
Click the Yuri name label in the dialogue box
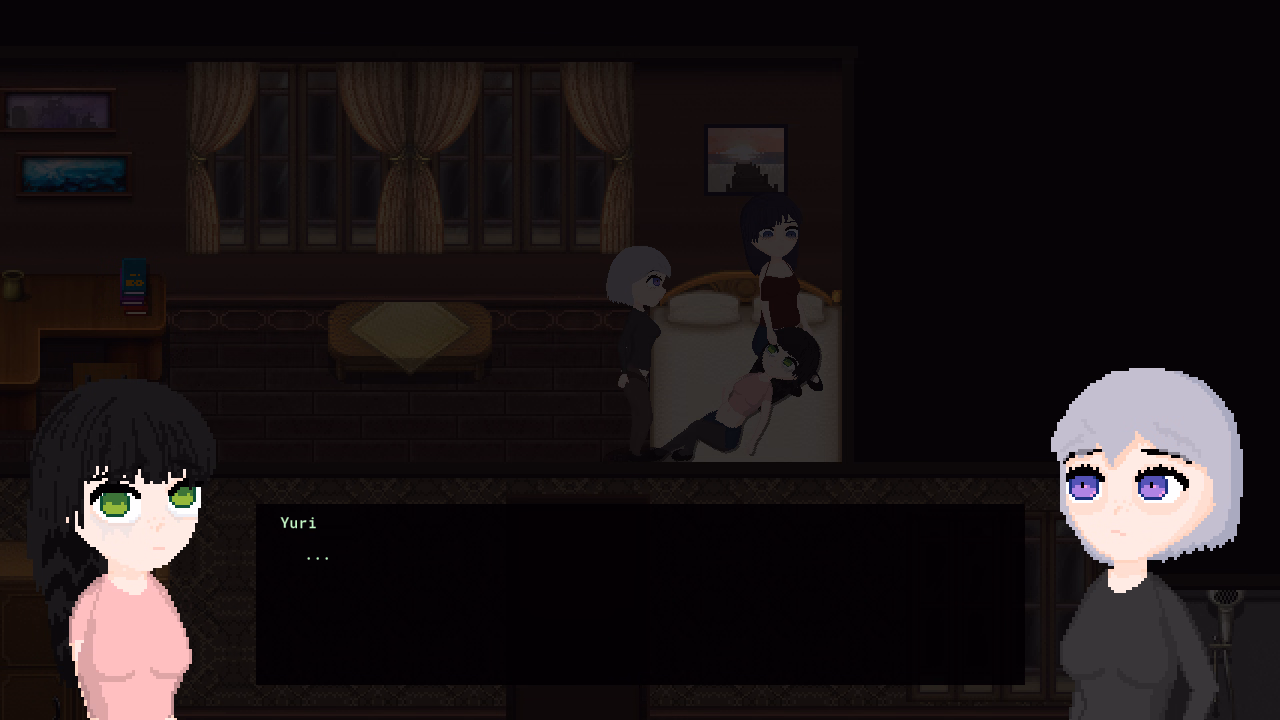[299, 523]
